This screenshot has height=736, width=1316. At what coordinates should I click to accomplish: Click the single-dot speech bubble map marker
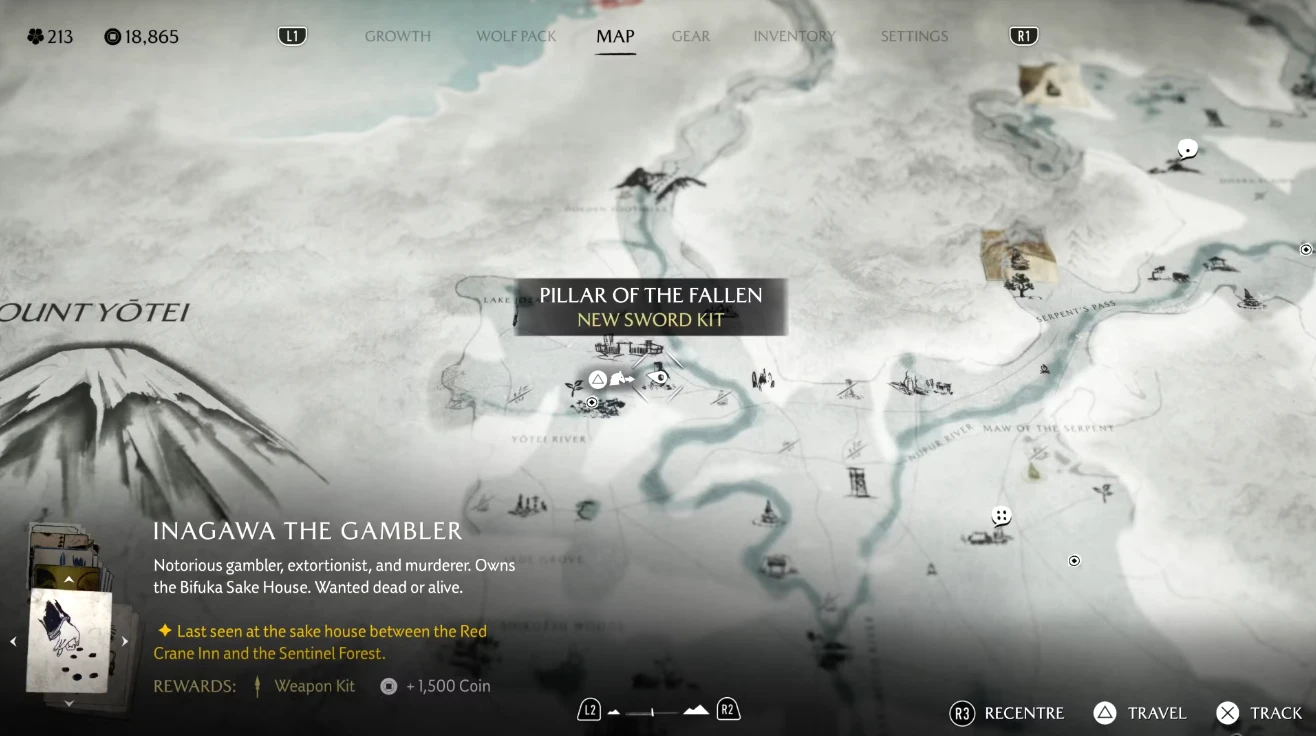(x=1187, y=150)
